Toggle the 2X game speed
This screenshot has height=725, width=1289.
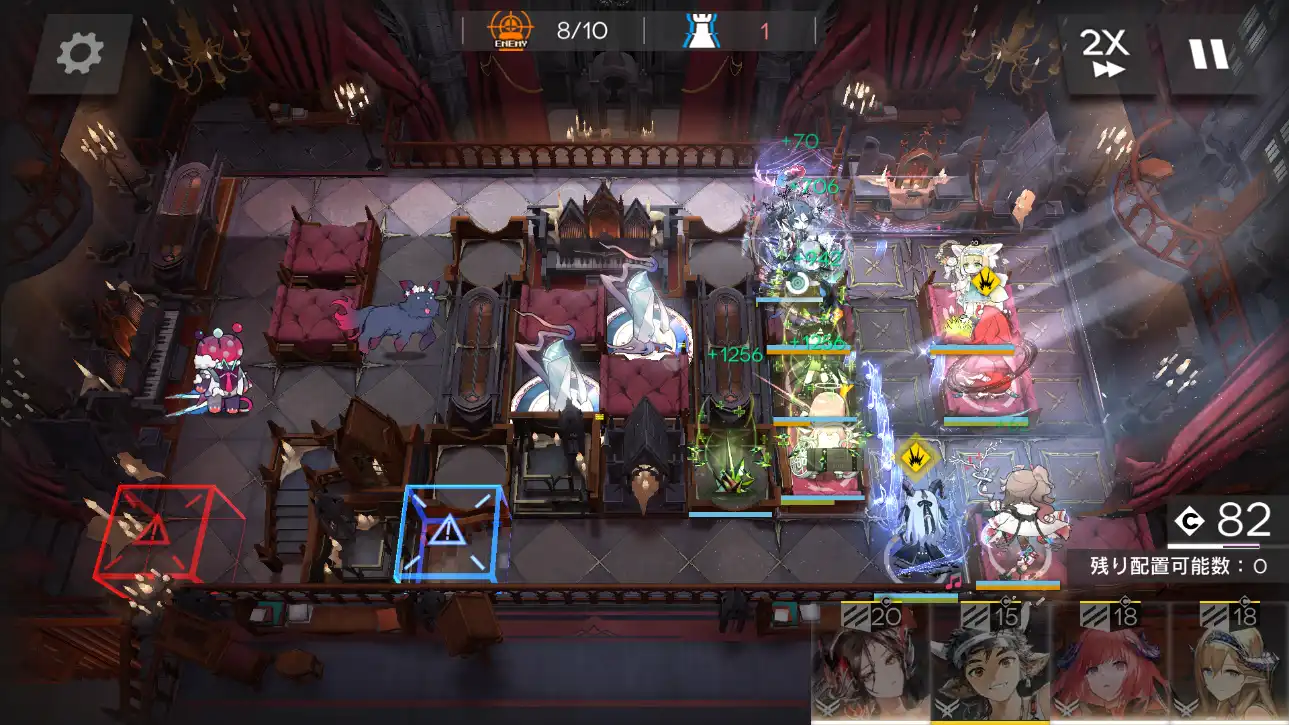[x=1104, y=52]
